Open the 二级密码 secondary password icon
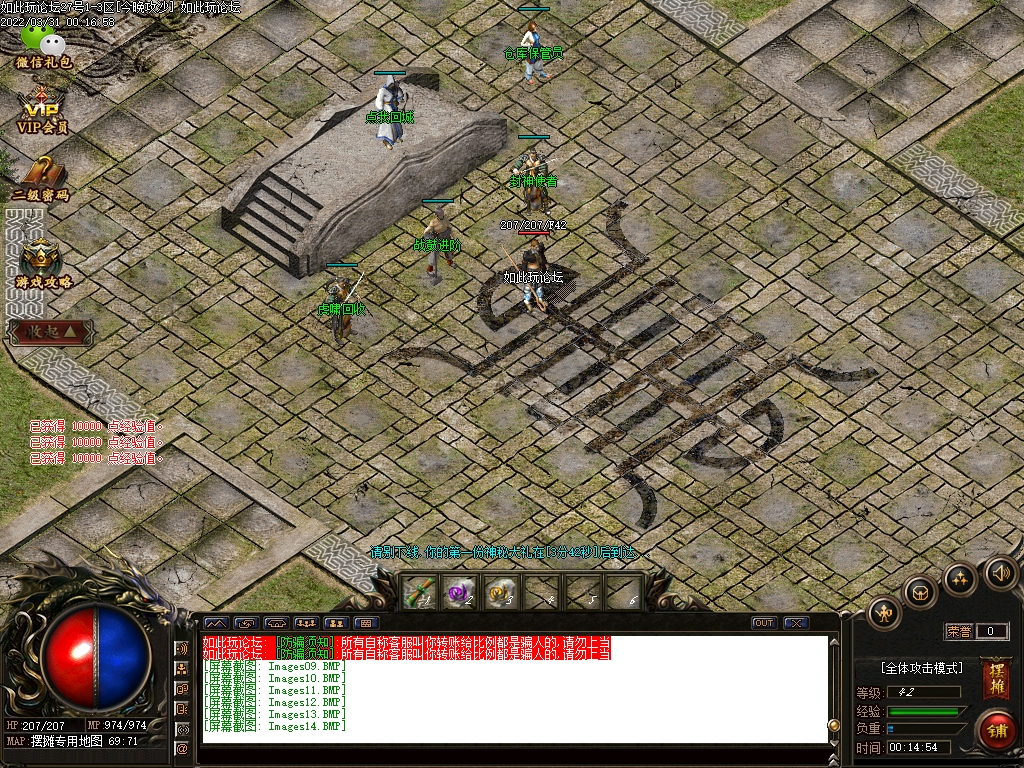 41,178
